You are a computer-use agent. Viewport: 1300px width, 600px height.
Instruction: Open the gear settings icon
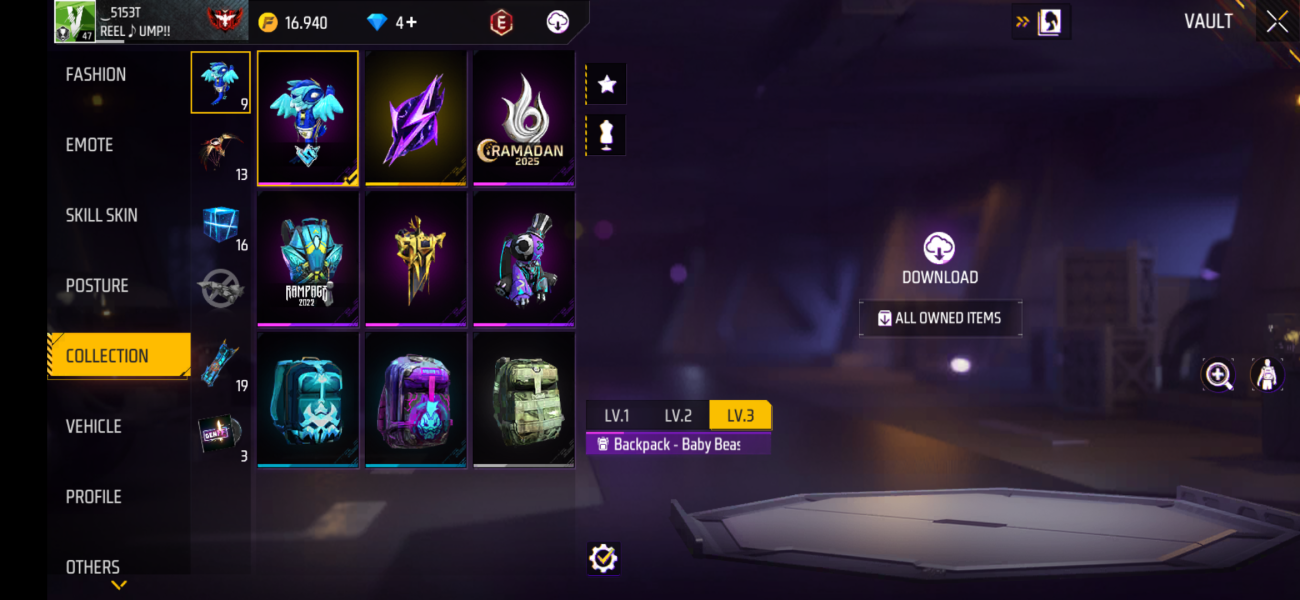[603, 558]
